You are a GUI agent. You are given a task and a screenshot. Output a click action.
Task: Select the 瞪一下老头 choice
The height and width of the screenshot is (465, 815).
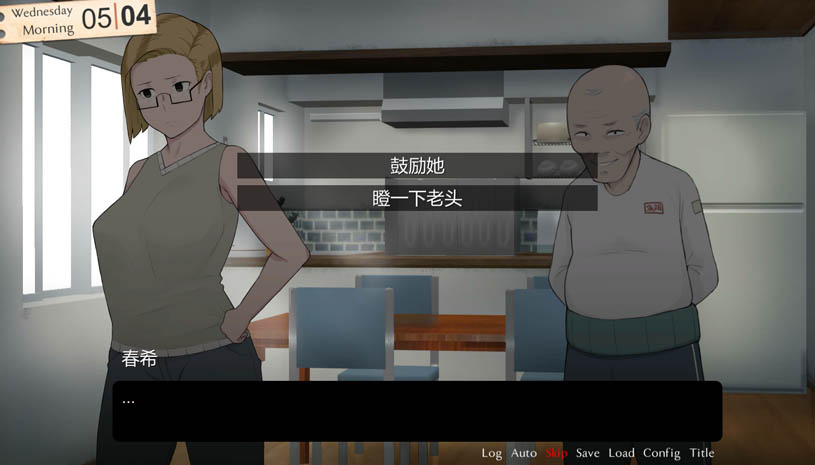(417, 198)
